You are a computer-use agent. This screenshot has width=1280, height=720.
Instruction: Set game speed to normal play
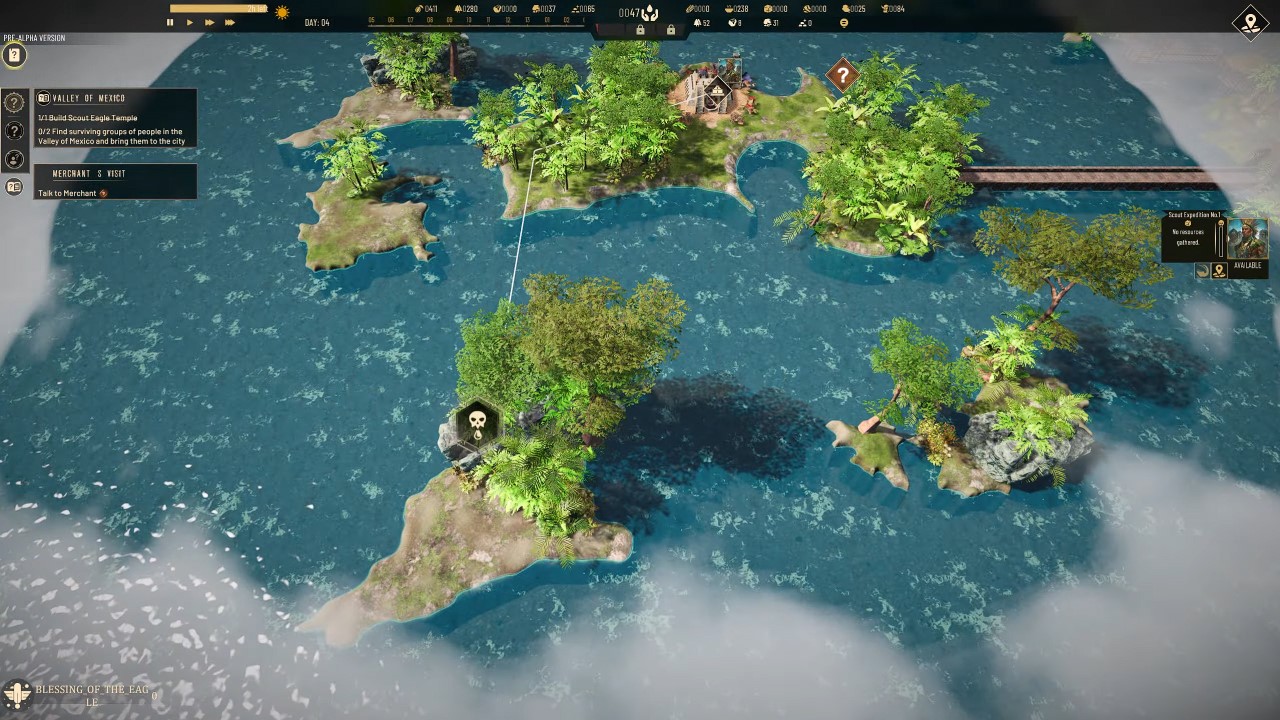coord(190,22)
